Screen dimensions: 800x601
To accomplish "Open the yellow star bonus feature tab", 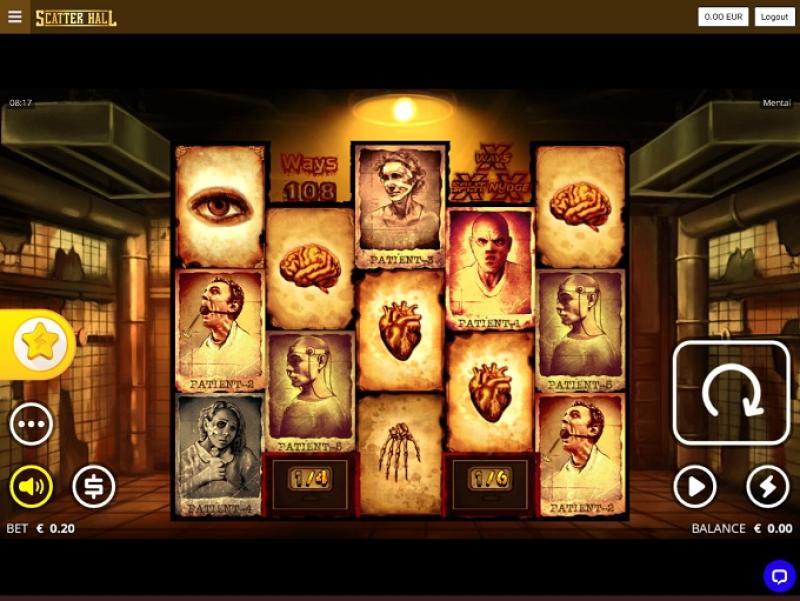I will (x=40, y=344).
